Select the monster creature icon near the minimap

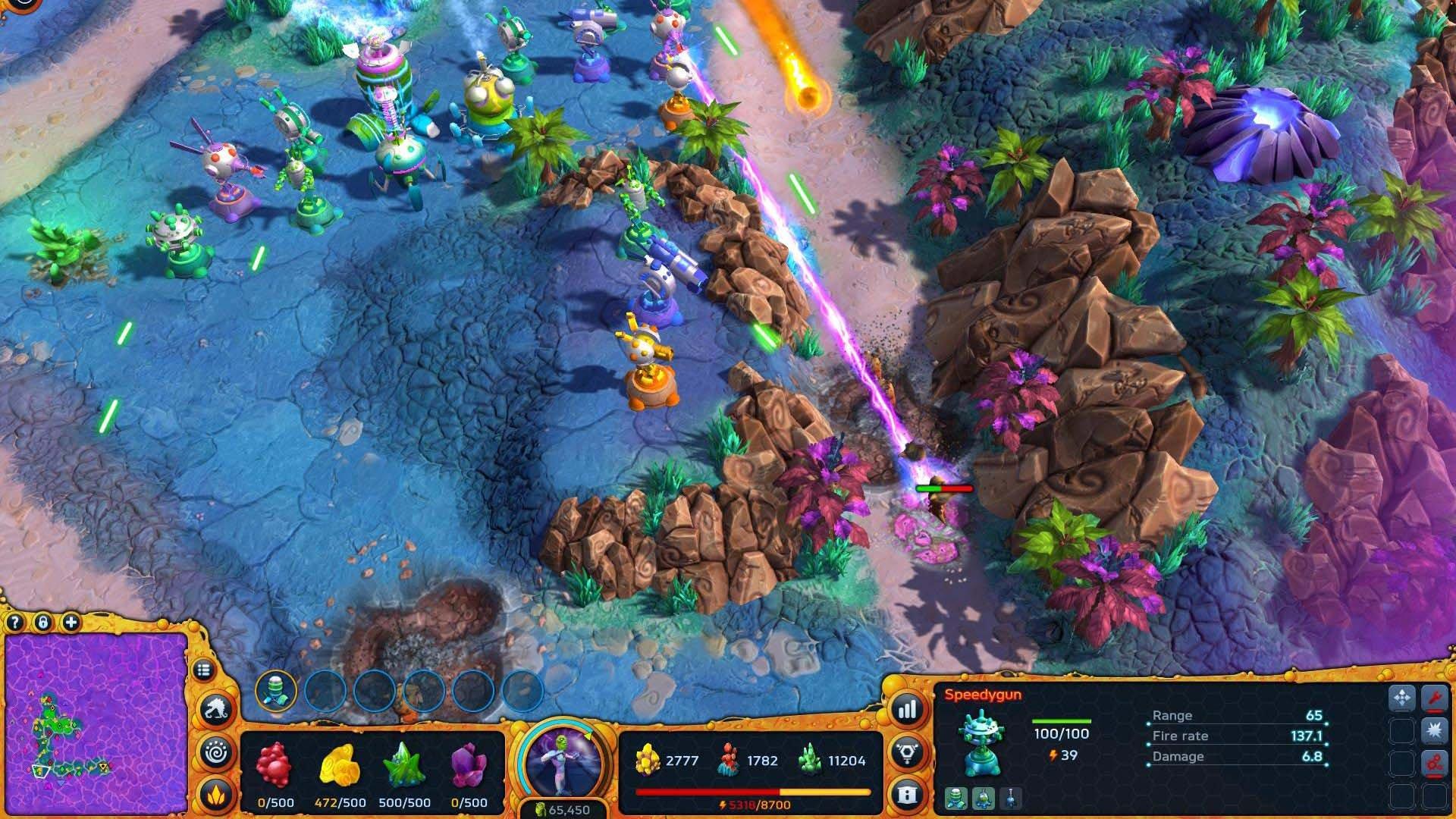(x=216, y=708)
